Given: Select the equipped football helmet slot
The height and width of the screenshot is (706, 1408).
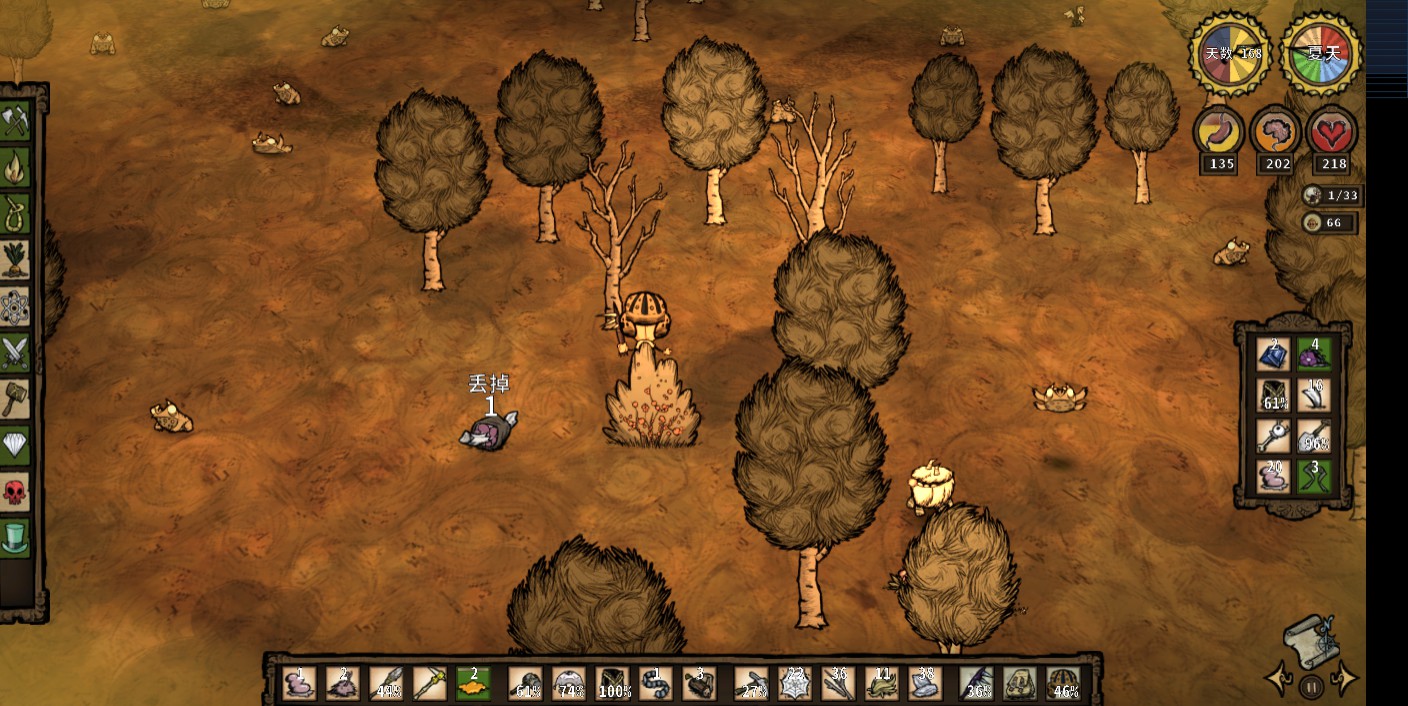Looking at the screenshot, I should click(x=1064, y=683).
